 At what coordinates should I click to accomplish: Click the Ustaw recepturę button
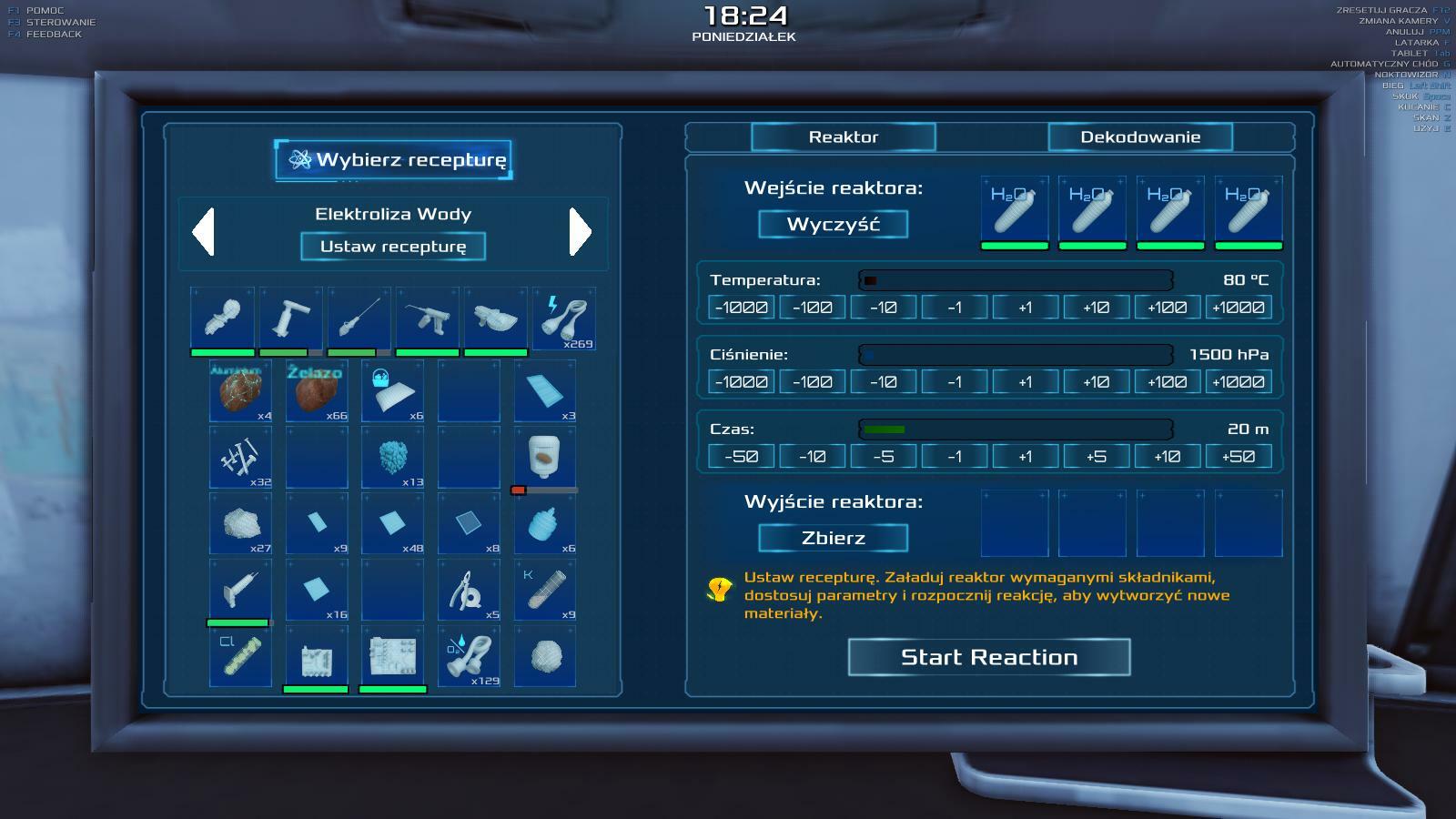[393, 247]
